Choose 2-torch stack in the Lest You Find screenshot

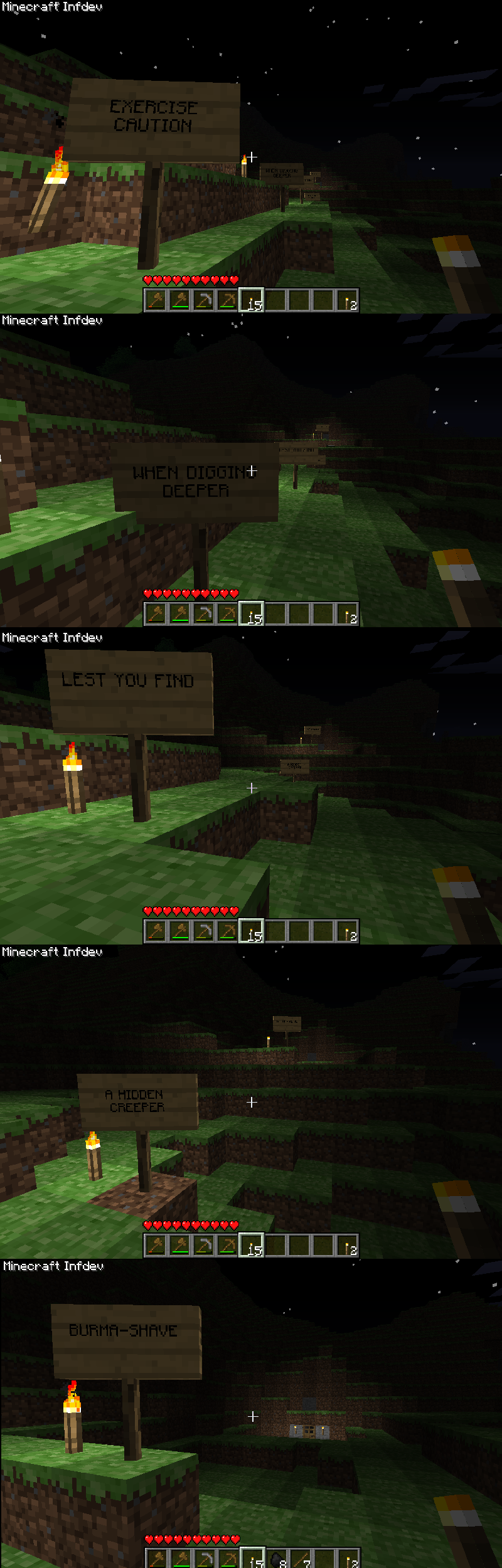[x=347, y=931]
